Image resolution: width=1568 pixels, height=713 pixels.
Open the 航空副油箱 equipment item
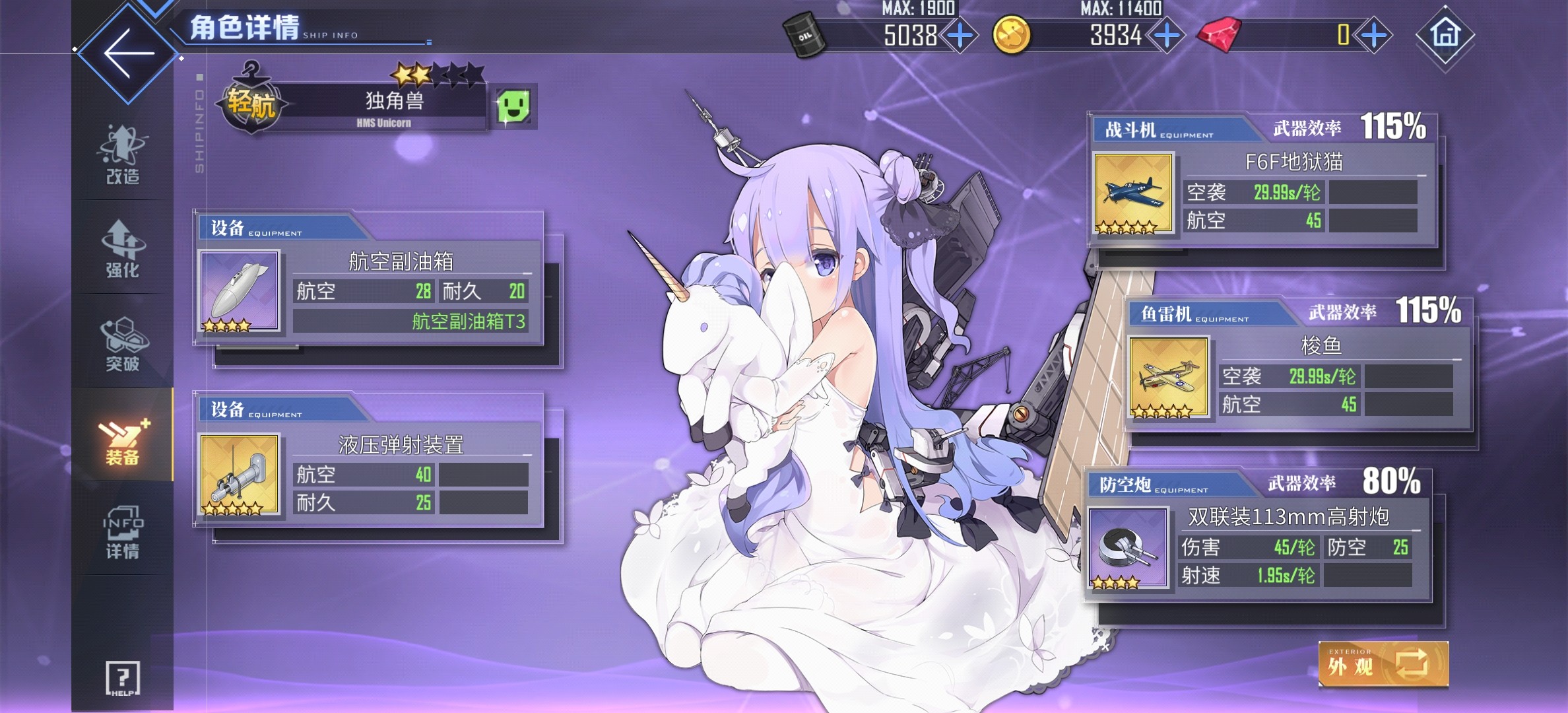pyautogui.click(x=238, y=290)
